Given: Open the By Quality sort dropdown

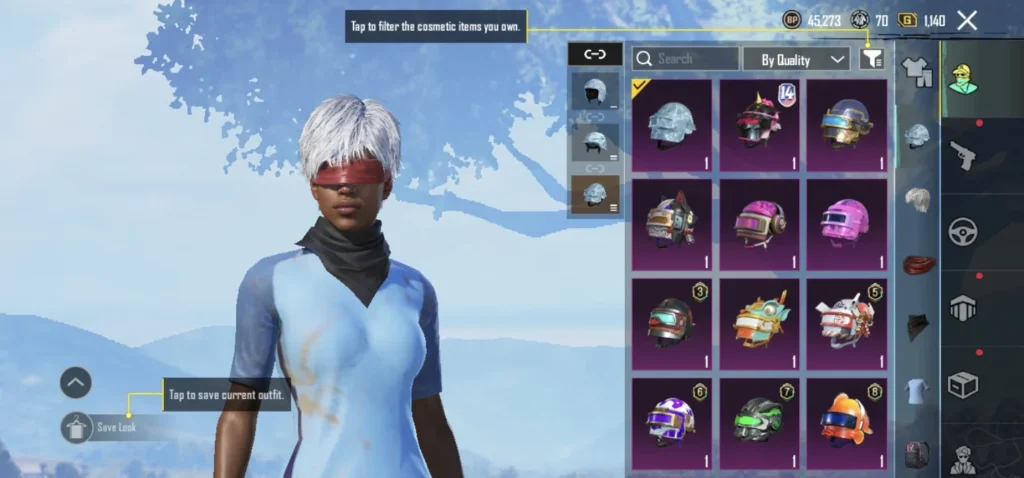Looking at the screenshot, I should click(796, 60).
